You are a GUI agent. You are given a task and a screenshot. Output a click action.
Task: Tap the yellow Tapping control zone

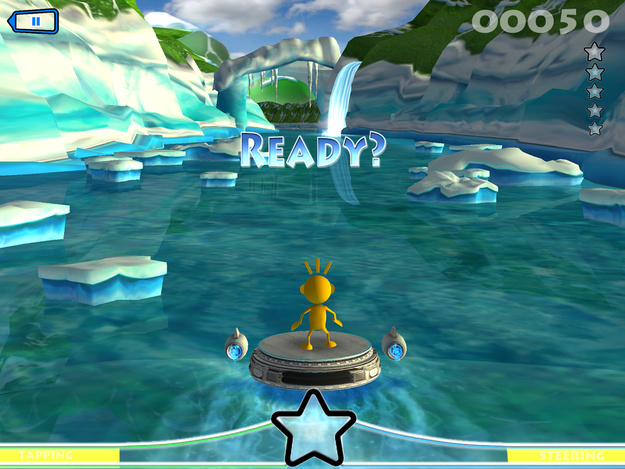[60, 456]
